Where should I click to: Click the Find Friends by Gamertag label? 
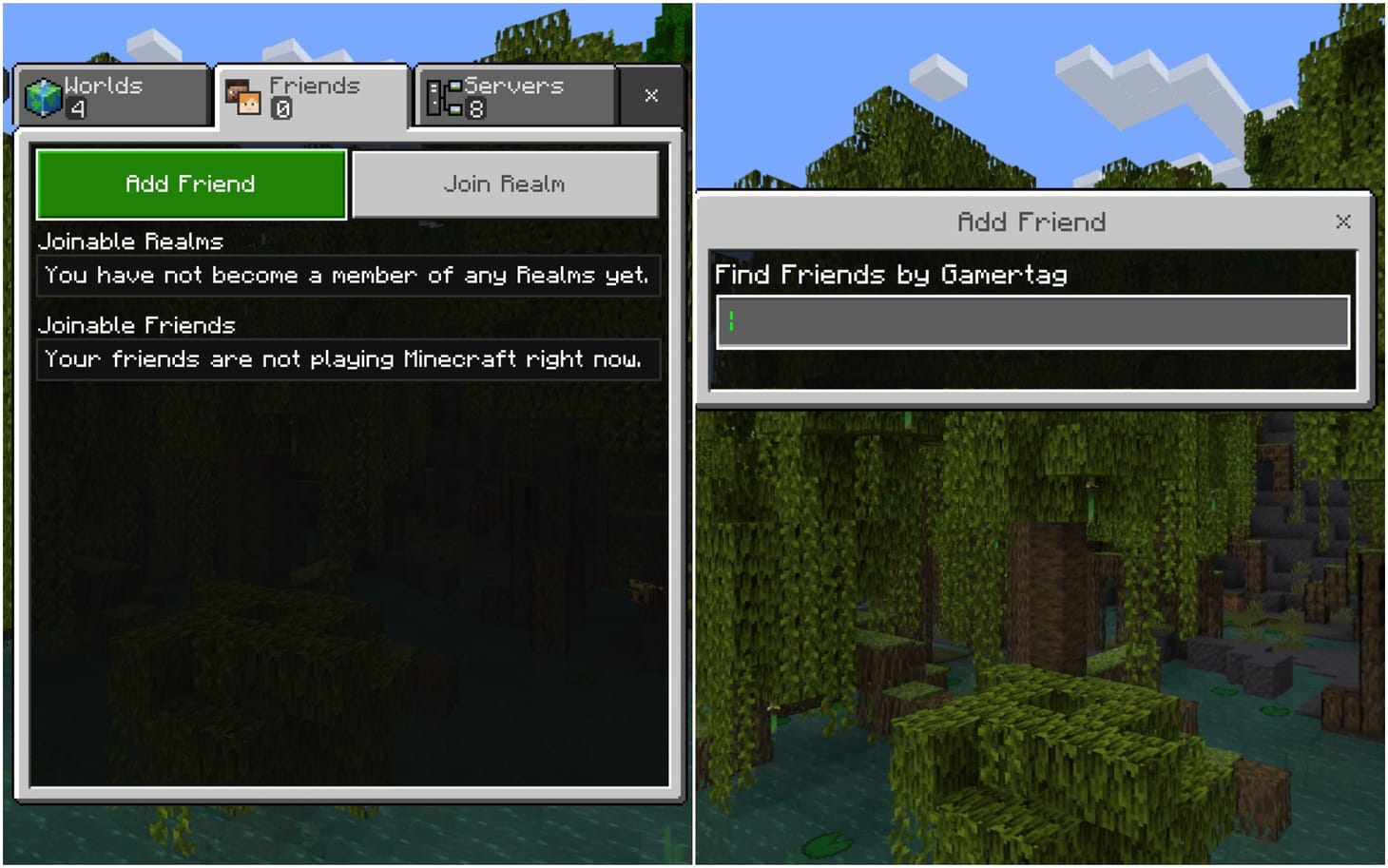[x=892, y=274]
